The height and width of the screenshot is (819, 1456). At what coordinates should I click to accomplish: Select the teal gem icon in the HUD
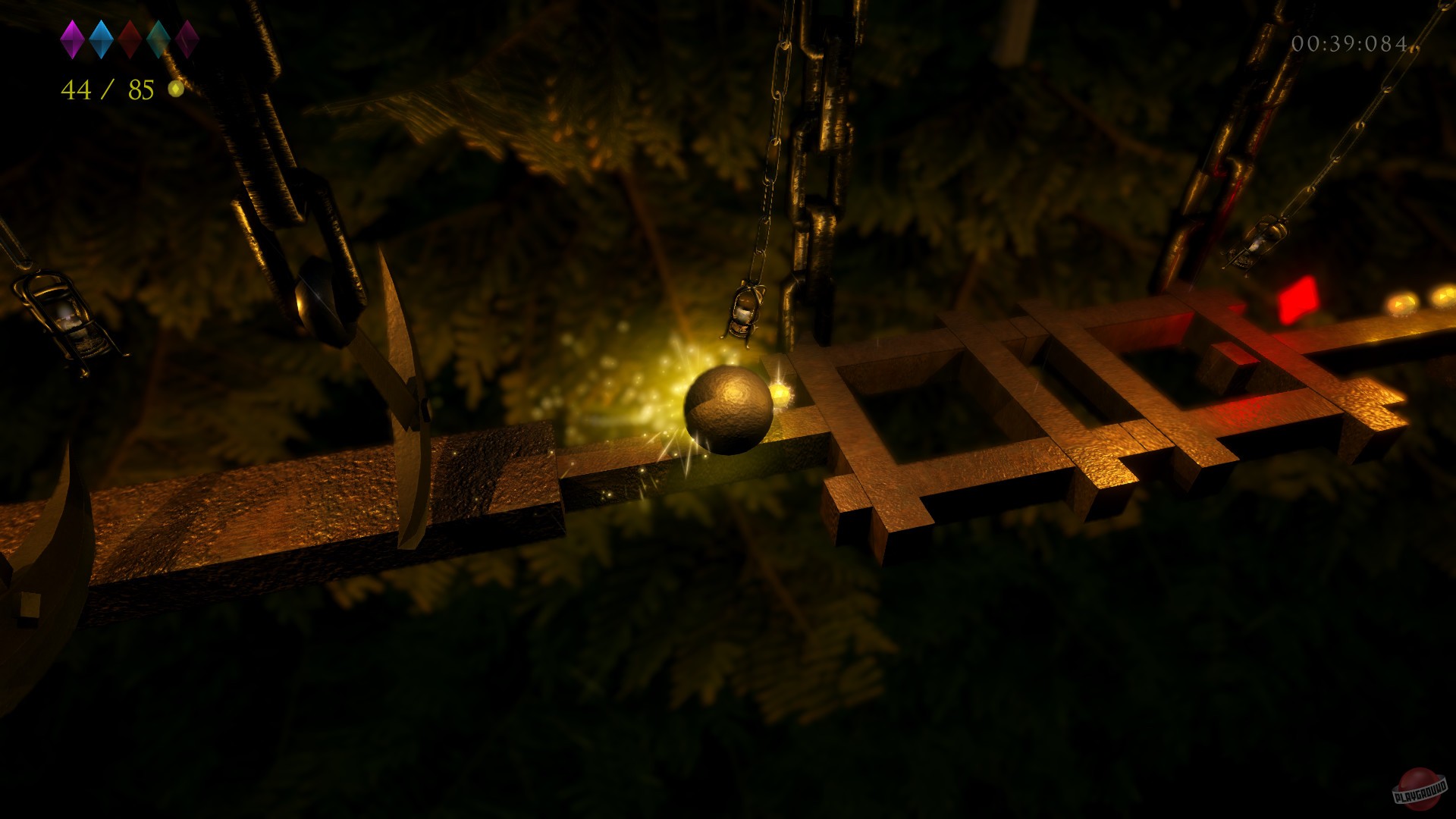tap(159, 39)
